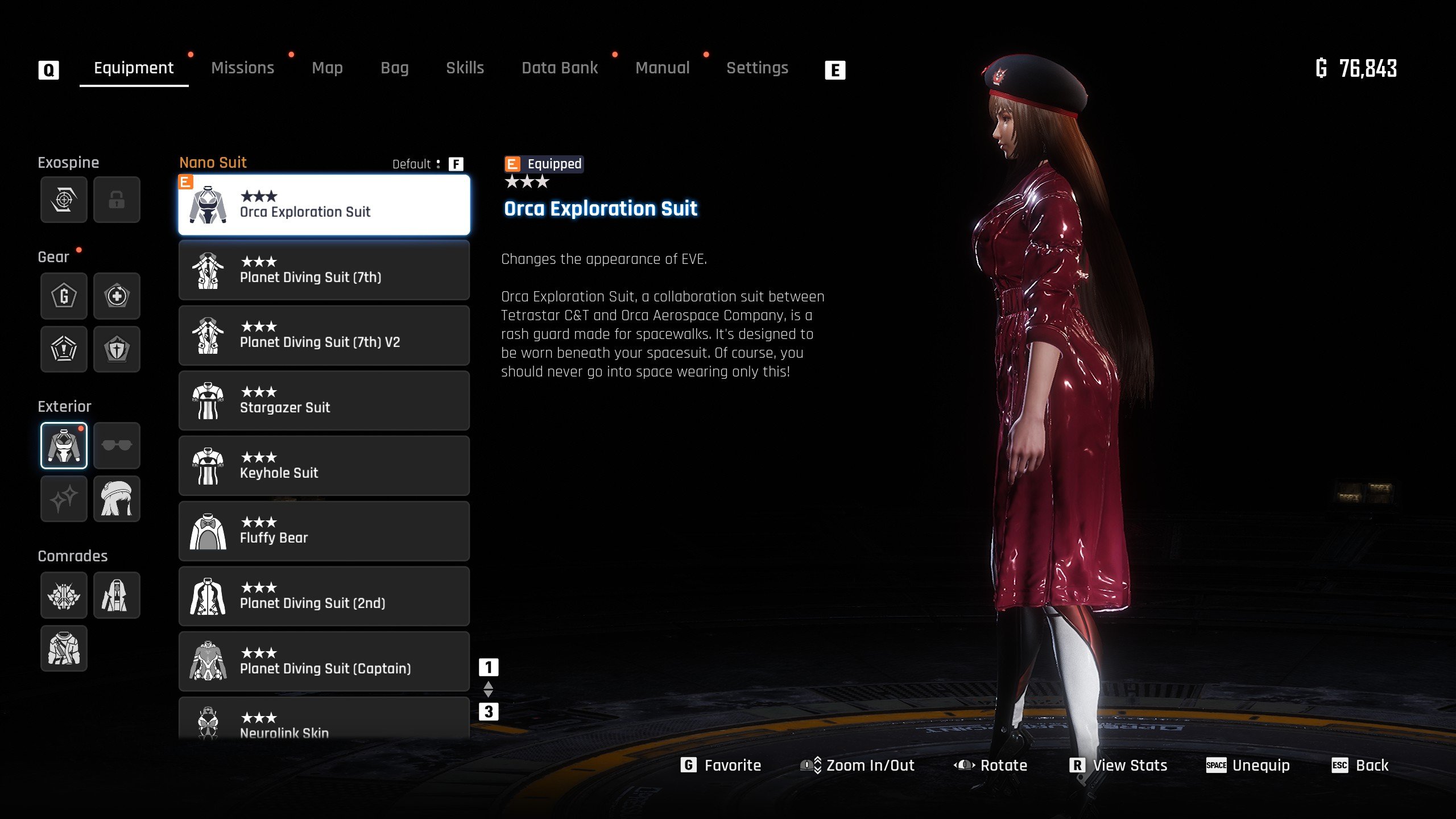The width and height of the screenshot is (1456, 819).
Task: Open the hairstyle exterior slot
Action: click(x=117, y=499)
